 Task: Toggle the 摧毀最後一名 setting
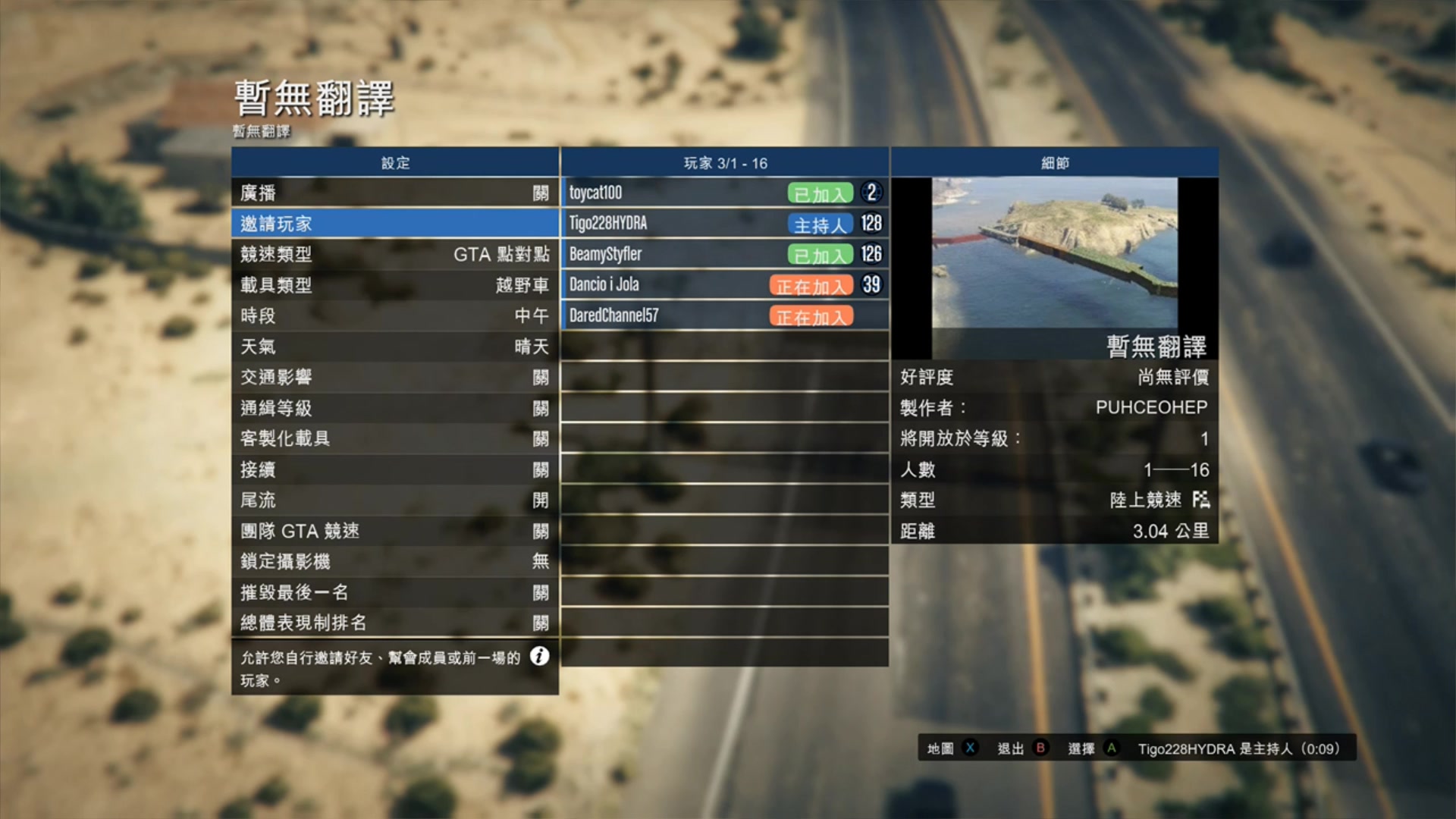click(394, 592)
